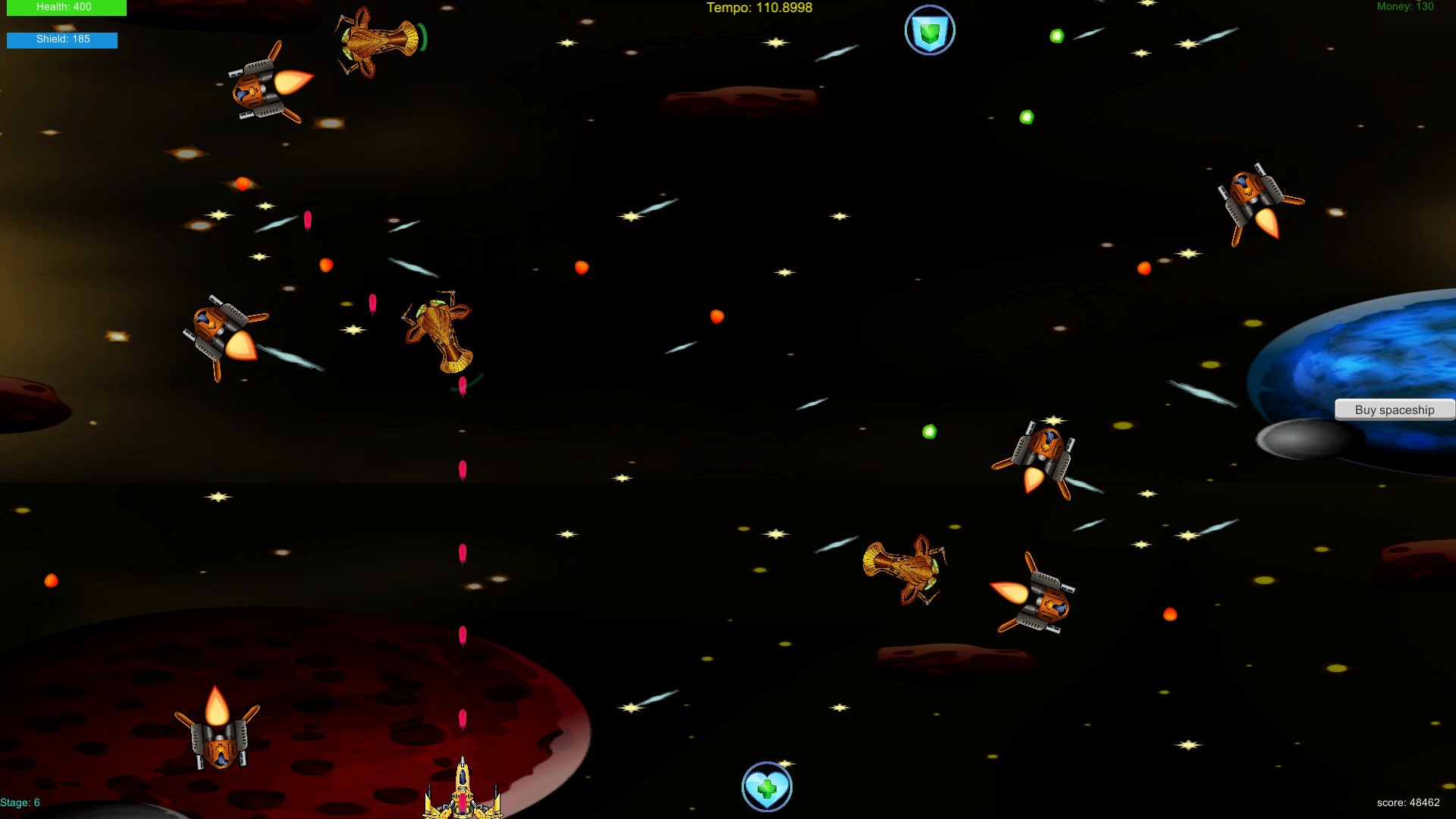Click the Shield: 185 blue bar
The width and height of the screenshot is (1456, 819).
click(x=61, y=40)
